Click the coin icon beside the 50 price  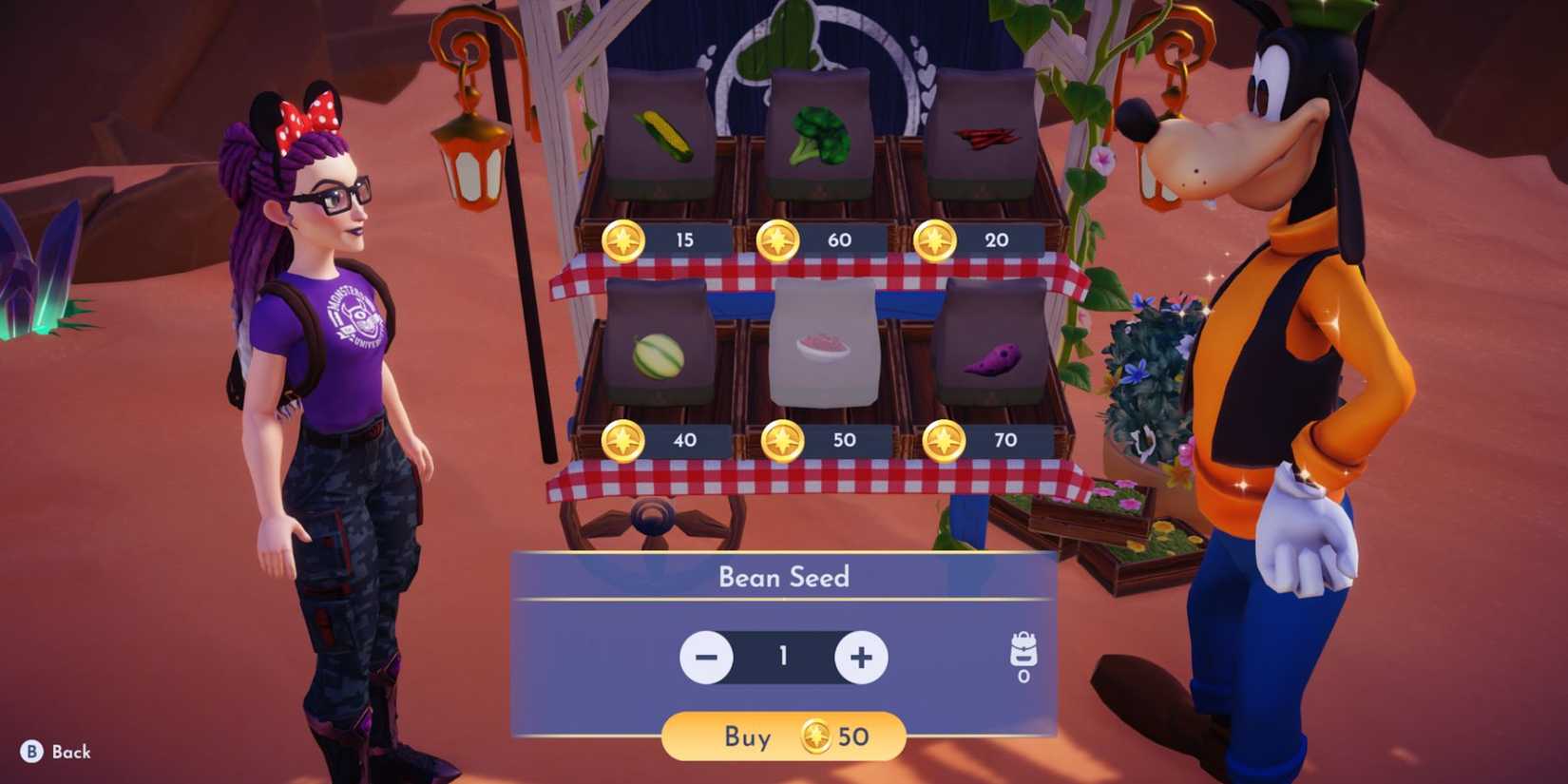pos(782,440)
